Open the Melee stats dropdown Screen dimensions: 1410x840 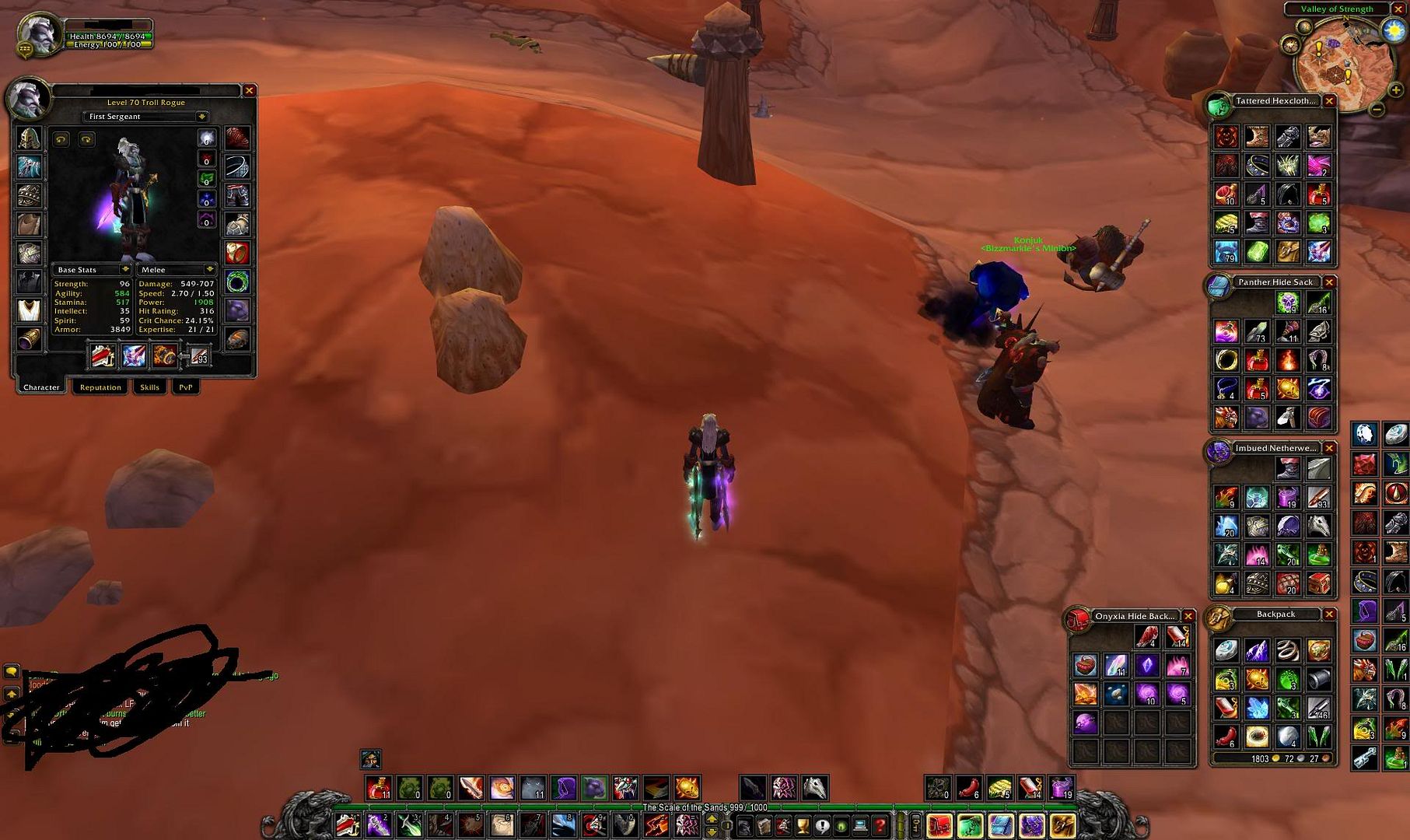[x=208, y=270]
